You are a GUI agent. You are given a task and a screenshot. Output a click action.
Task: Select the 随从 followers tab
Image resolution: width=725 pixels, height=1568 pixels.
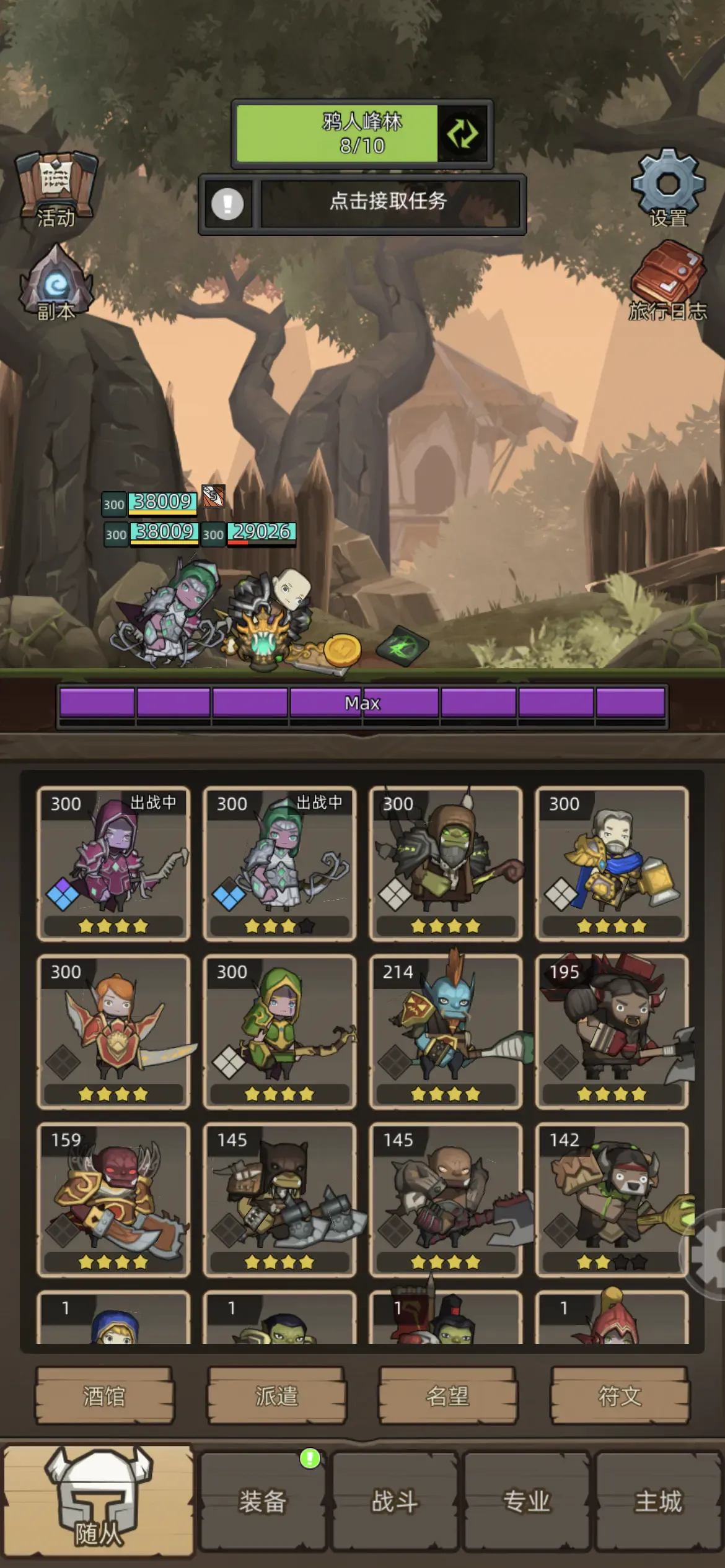pyautogui.click(x=98, y=1501)
